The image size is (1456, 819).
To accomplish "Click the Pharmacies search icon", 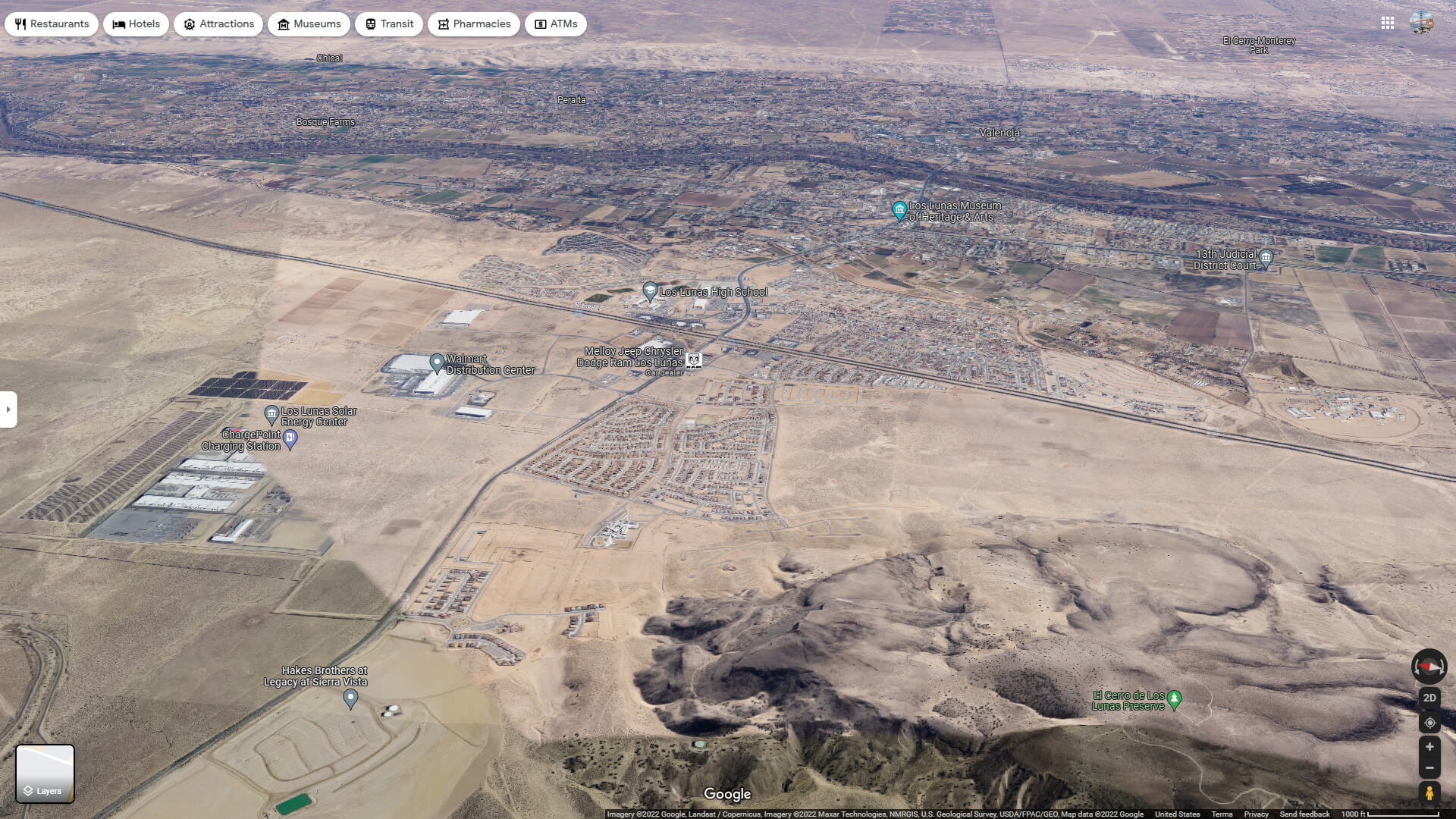I will (x=441, y=24).
